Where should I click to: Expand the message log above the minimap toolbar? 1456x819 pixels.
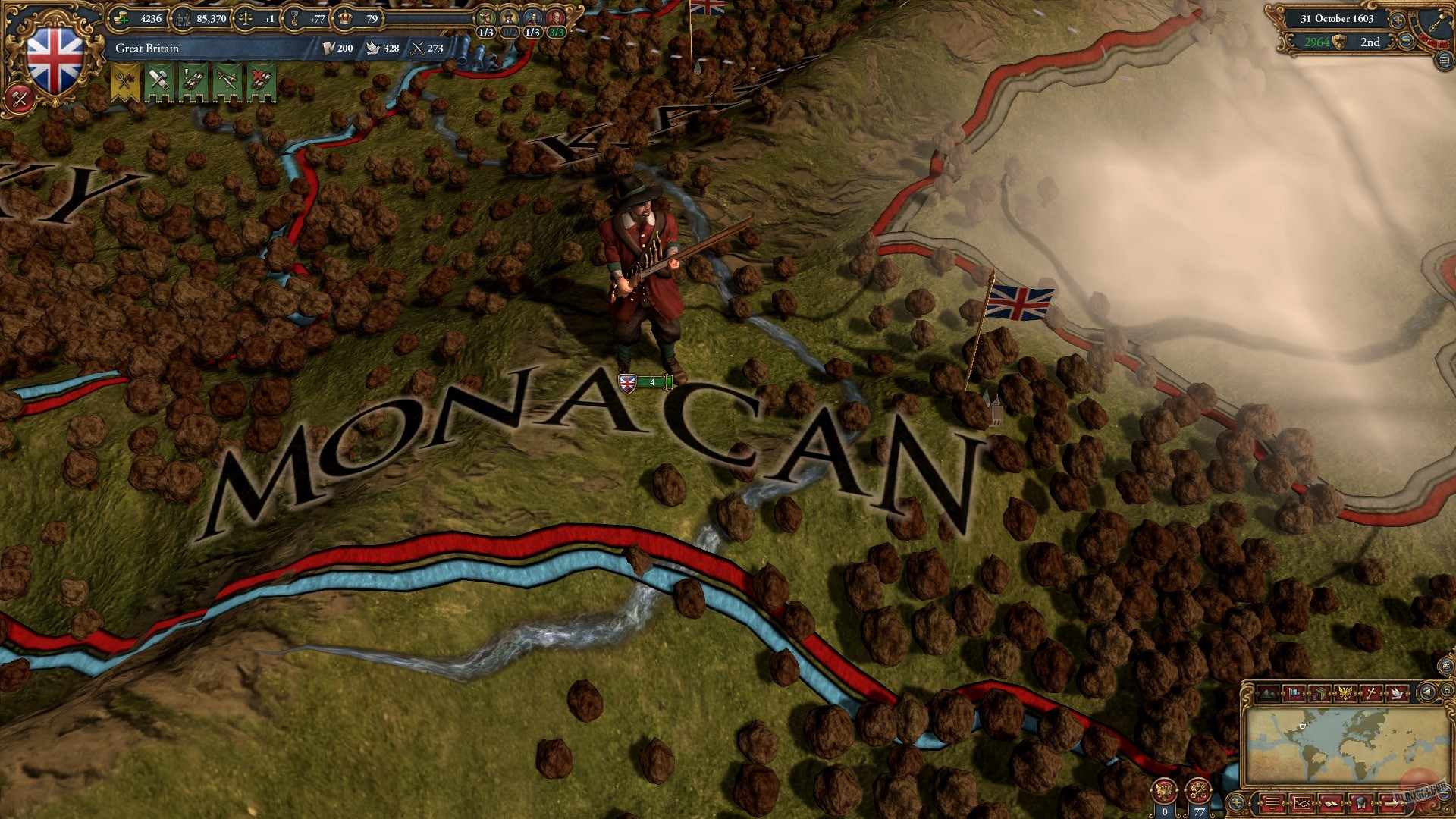1272,802
